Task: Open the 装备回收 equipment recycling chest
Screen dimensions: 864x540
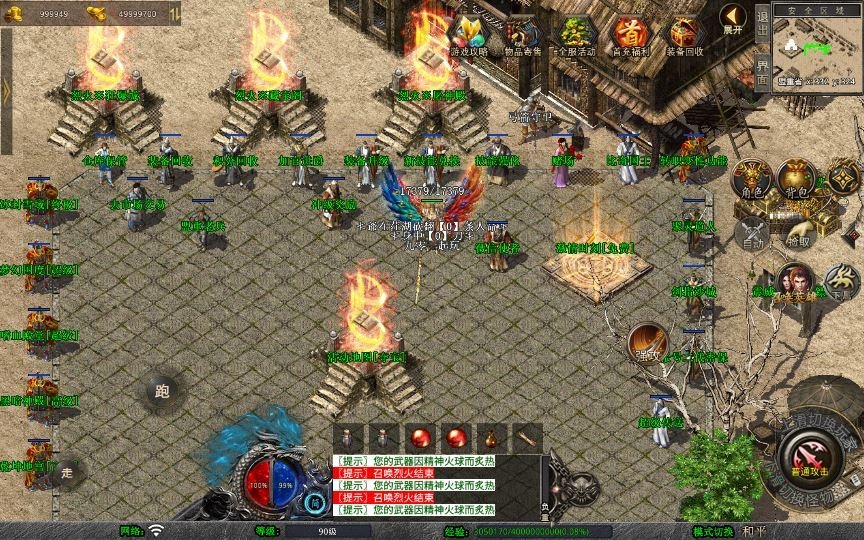Action: [x=684, y=34]
